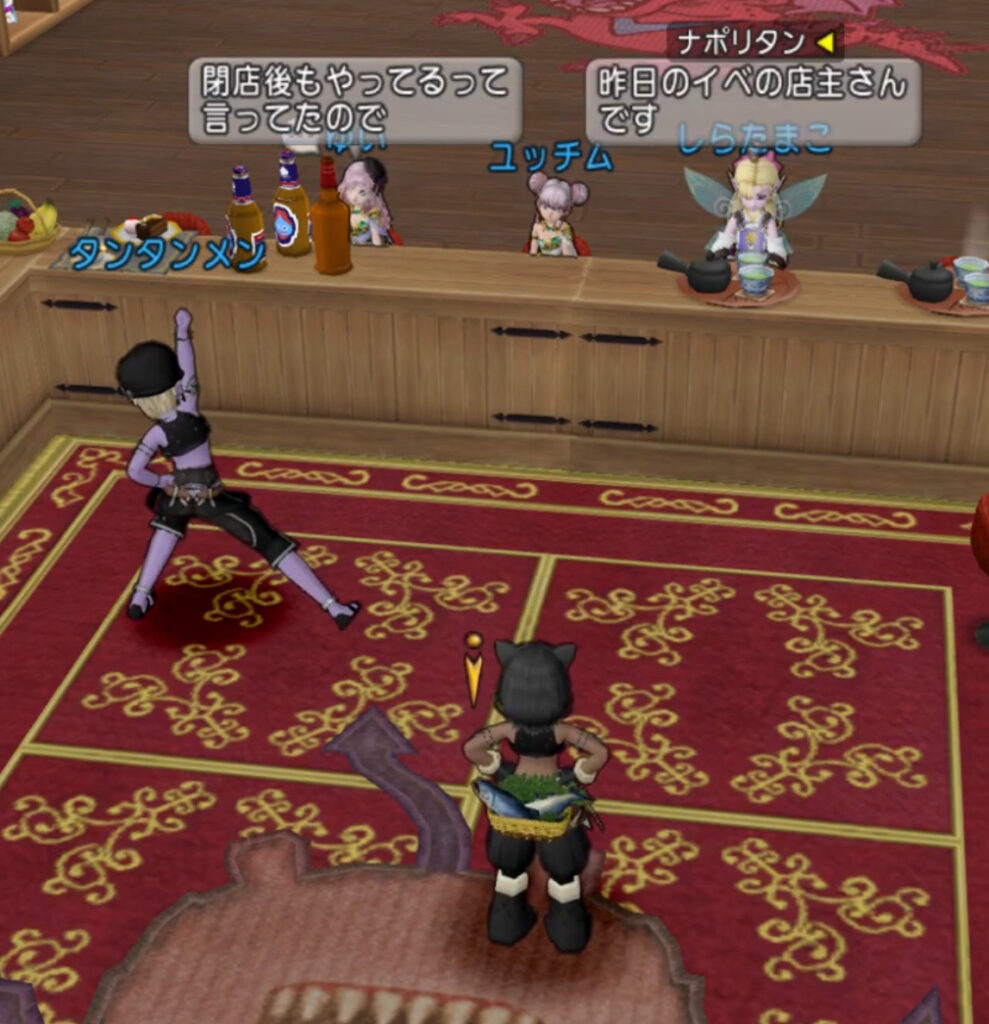Select the タンタンメン player name tag
Image resolution: width=989 pixels, height=1024 pixels.
(x=167, y=254)
